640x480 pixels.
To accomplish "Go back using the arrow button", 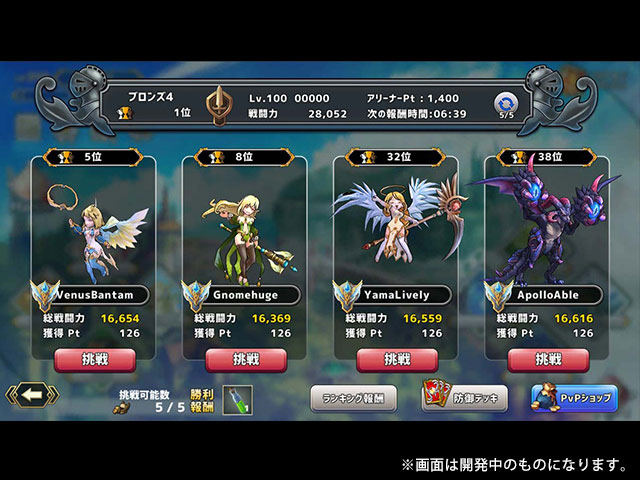I will click(31, 395).
